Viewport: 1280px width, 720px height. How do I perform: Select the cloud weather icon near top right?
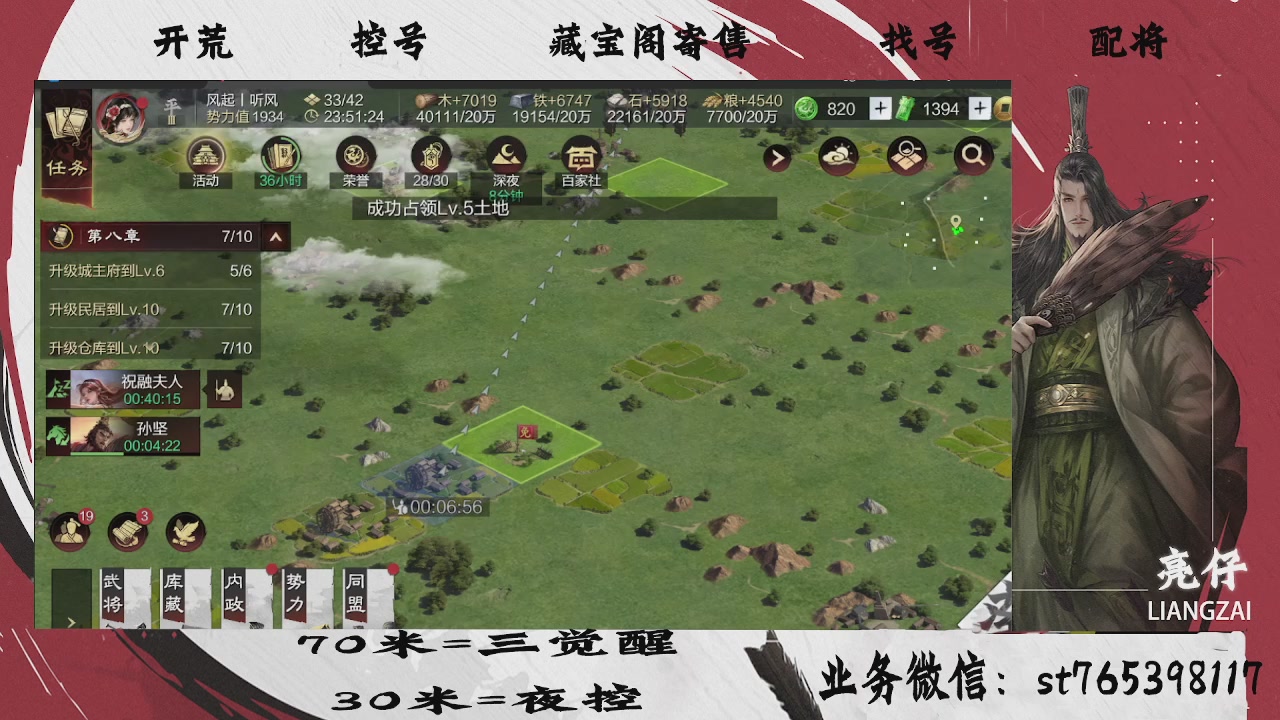tap(839, 157)
